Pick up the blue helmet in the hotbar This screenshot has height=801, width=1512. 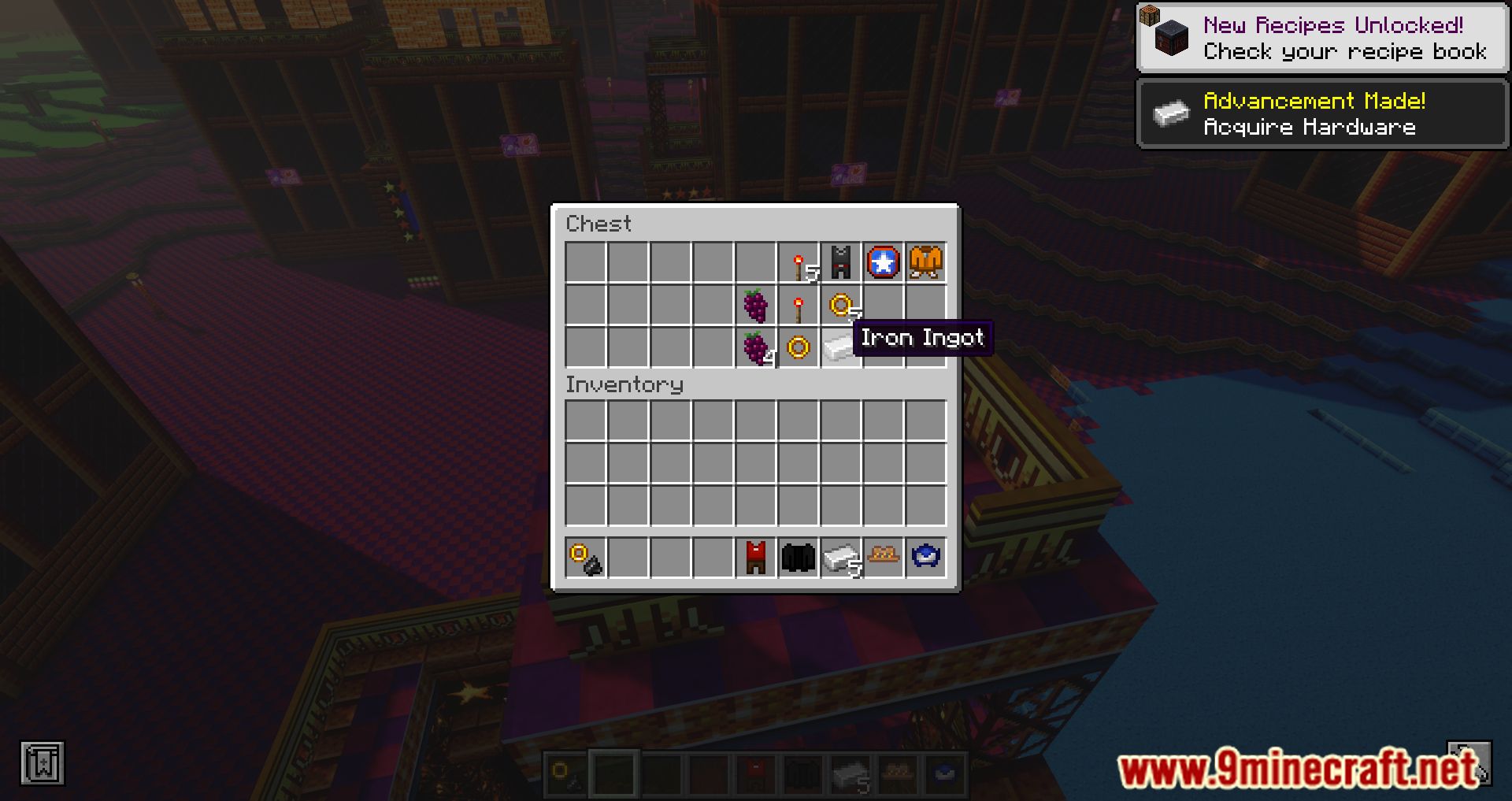pos(925,556)
